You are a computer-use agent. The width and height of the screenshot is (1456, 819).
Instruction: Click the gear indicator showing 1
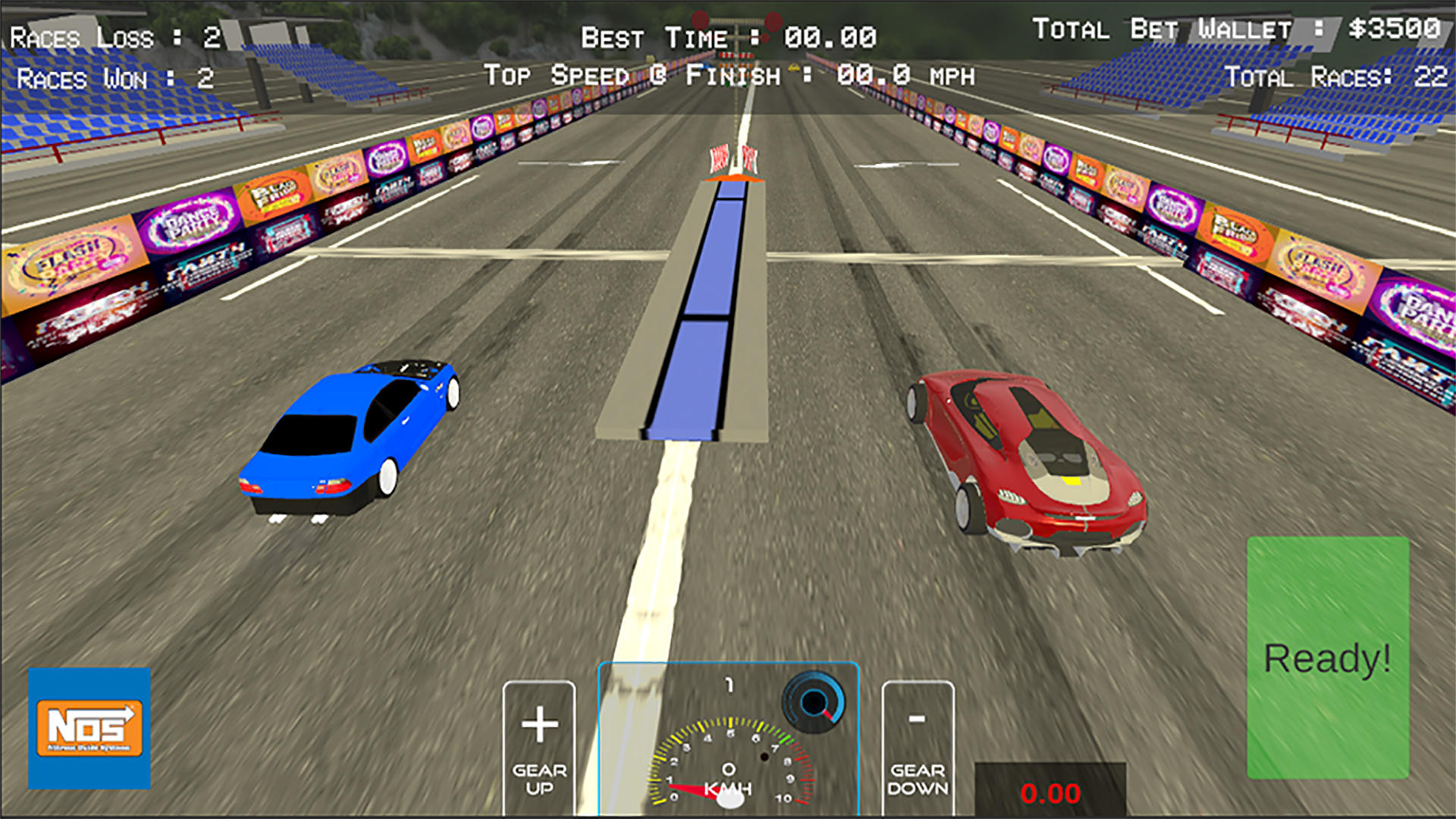pyautogui.click(x=730, y=685)
